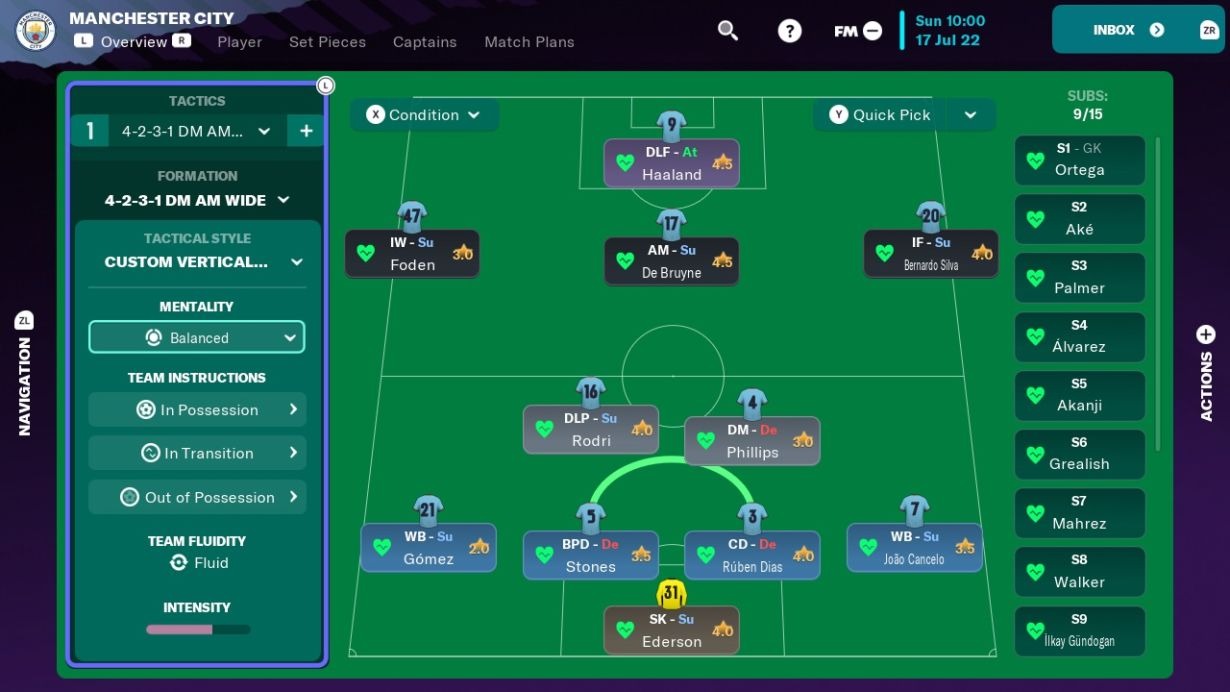Open In Possession team instructions
The height and width of the screenshot is (692, 1230).
pos(197,410)
